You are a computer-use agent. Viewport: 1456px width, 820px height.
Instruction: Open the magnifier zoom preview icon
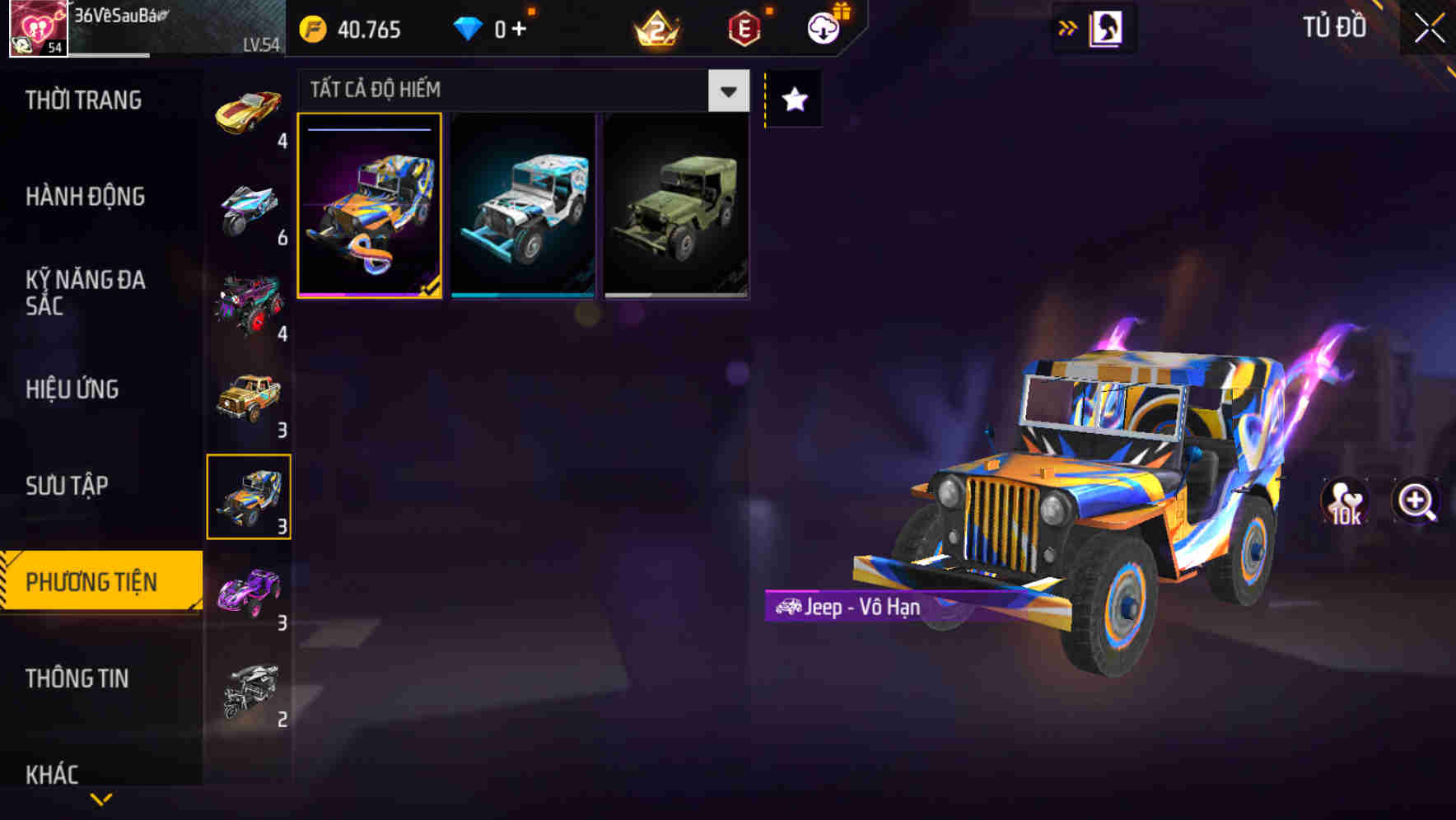pos(1415,502)
